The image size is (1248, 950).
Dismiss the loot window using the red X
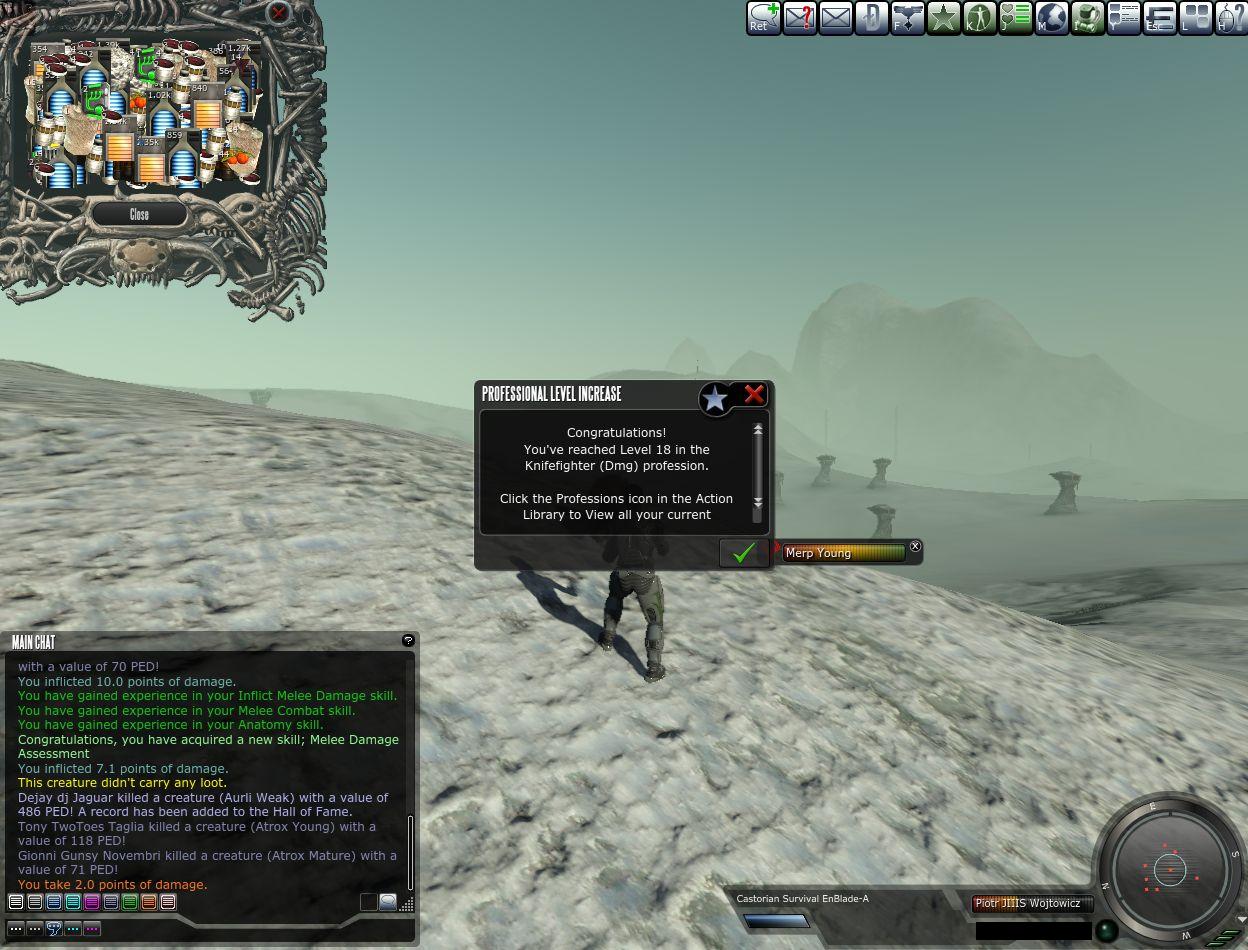(278, 13)
